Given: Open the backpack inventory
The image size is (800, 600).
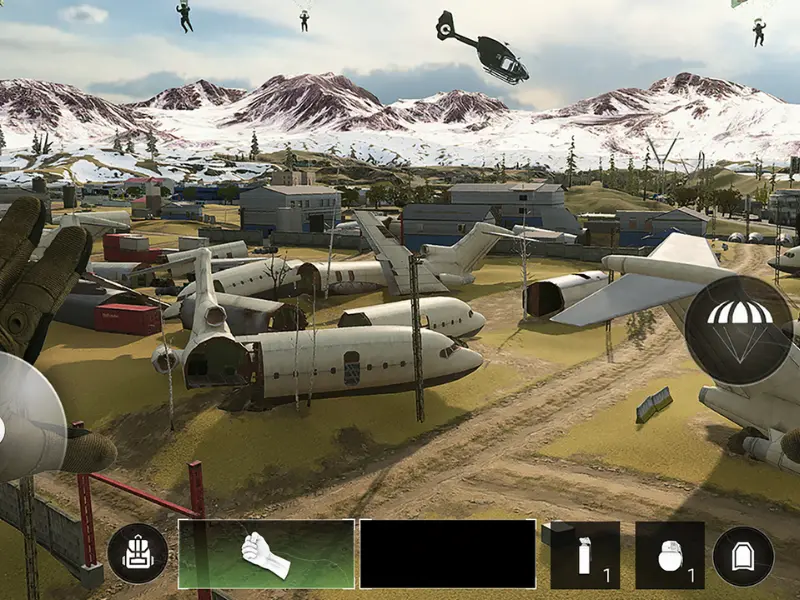Looking at the screenshot, I should (x=138, y=554).
